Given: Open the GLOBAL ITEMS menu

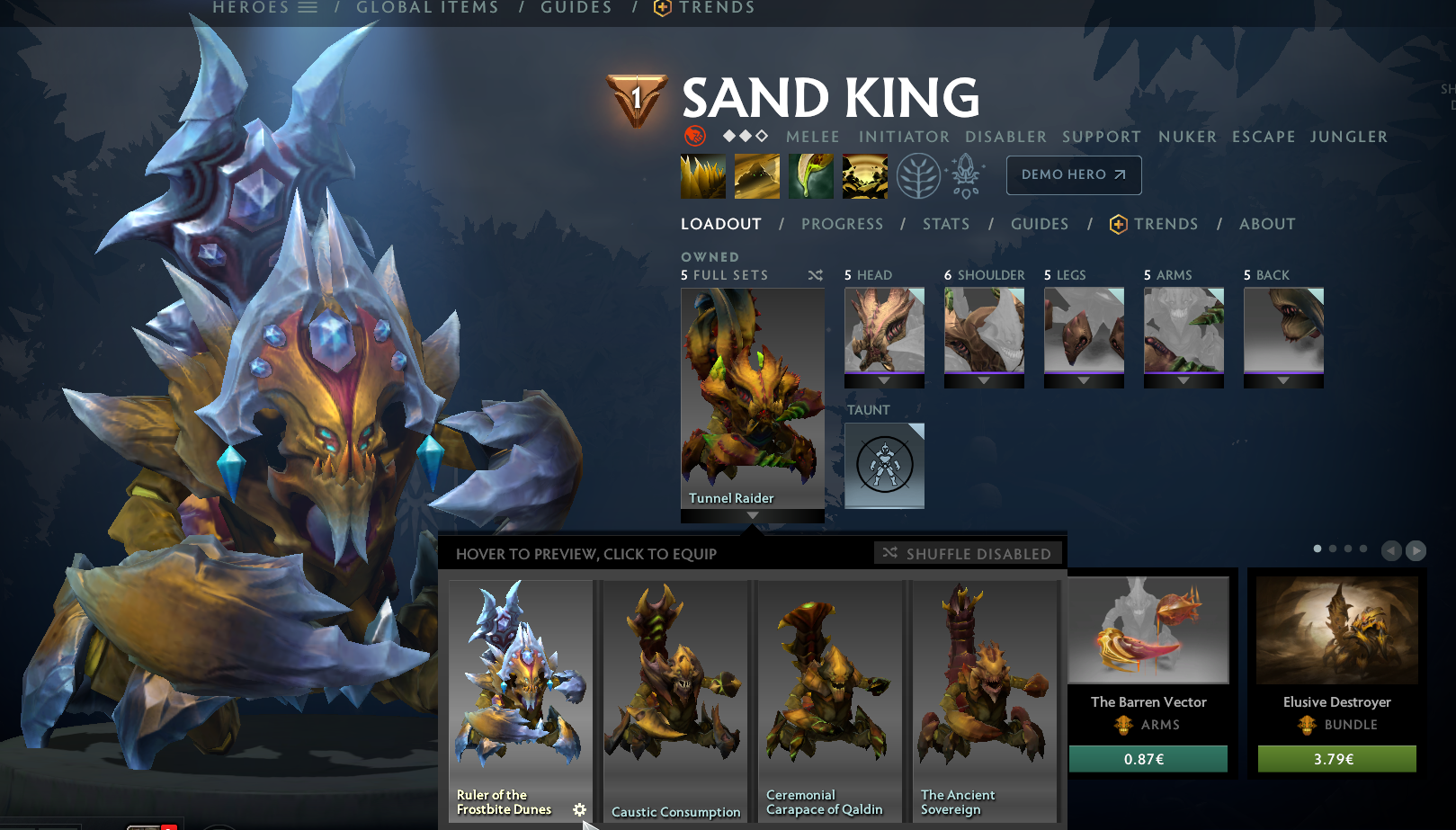Looking at the screenshot, I should [428, 7].
